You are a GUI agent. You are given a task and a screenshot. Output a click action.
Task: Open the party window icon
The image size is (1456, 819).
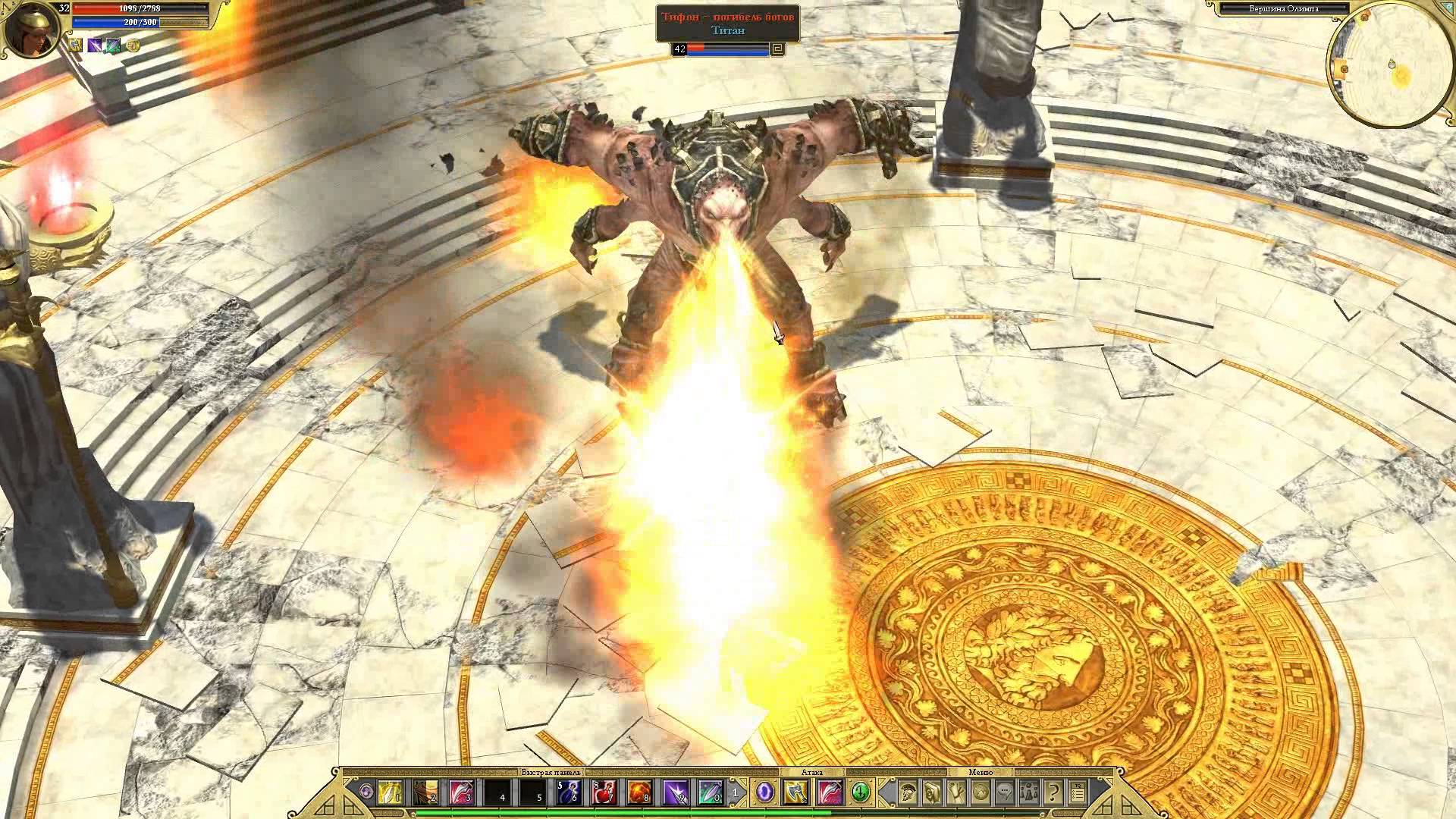pos(1029,793)
